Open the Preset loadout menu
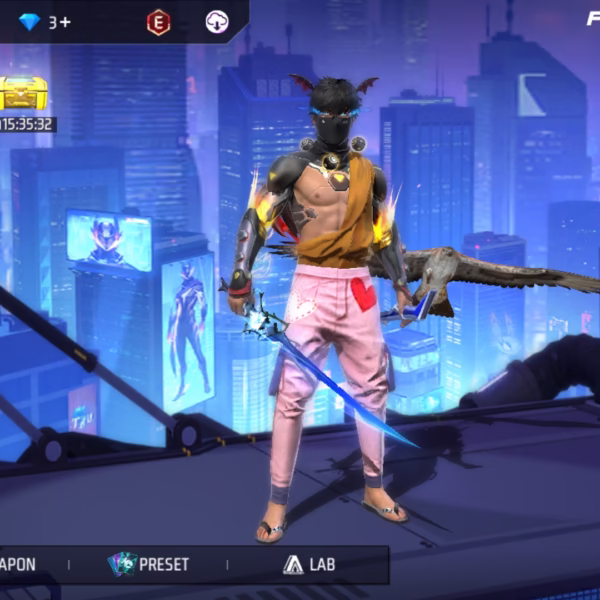This screenshot has height=600, width=600. 149,564
